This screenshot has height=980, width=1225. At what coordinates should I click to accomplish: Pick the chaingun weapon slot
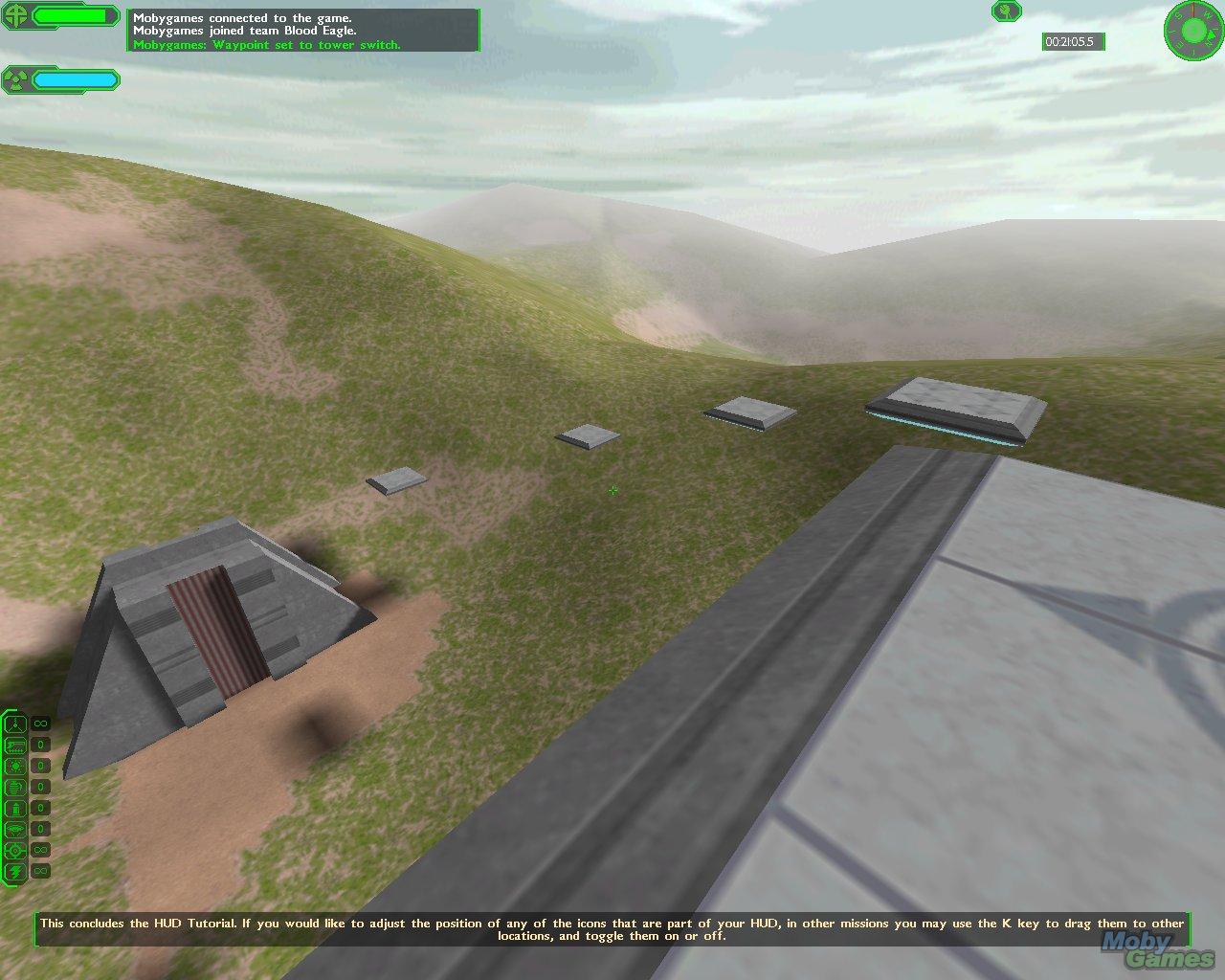[16, 746]
